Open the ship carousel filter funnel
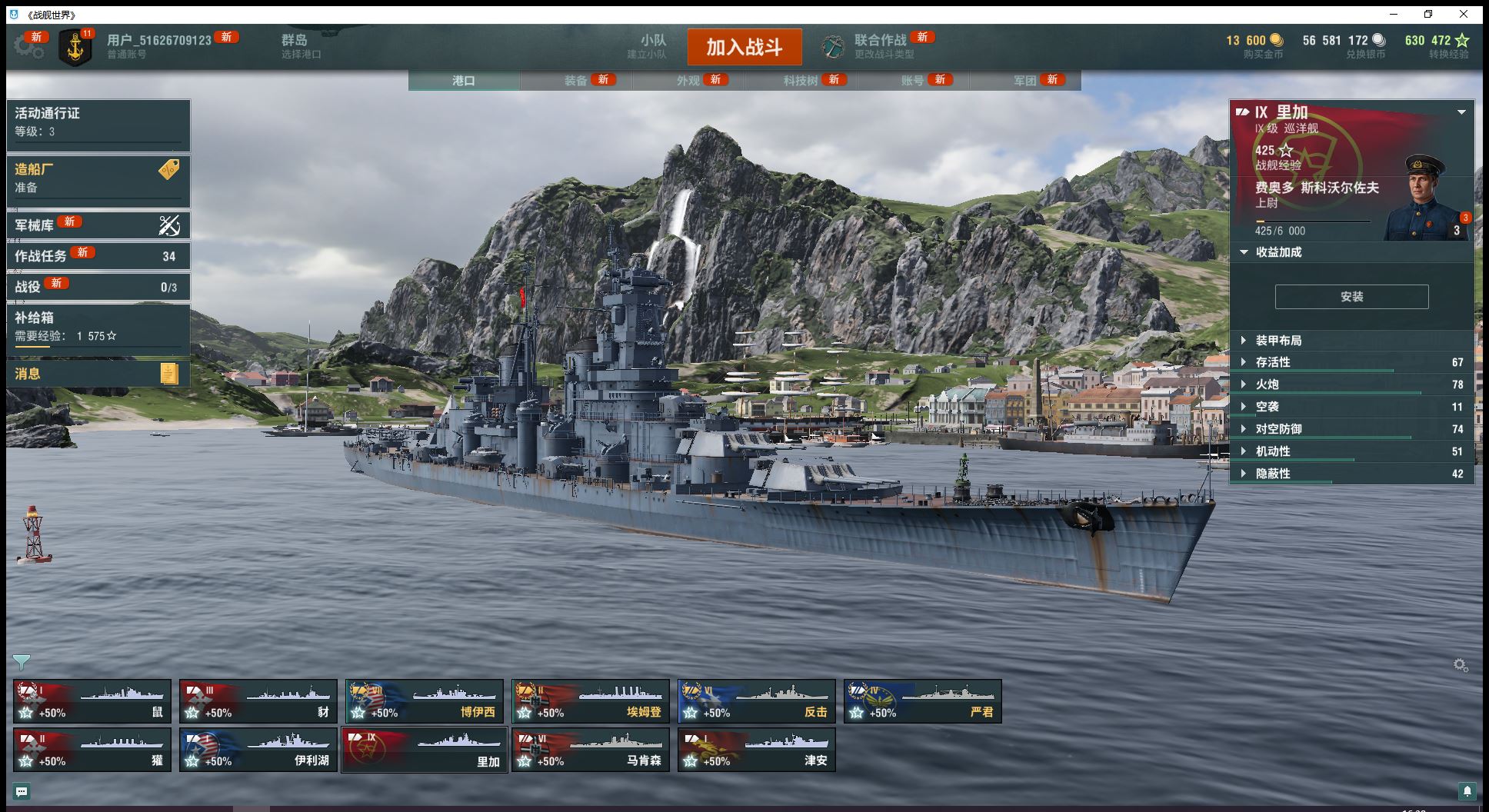Viewport: 1489px width, 812px height. 22,661
